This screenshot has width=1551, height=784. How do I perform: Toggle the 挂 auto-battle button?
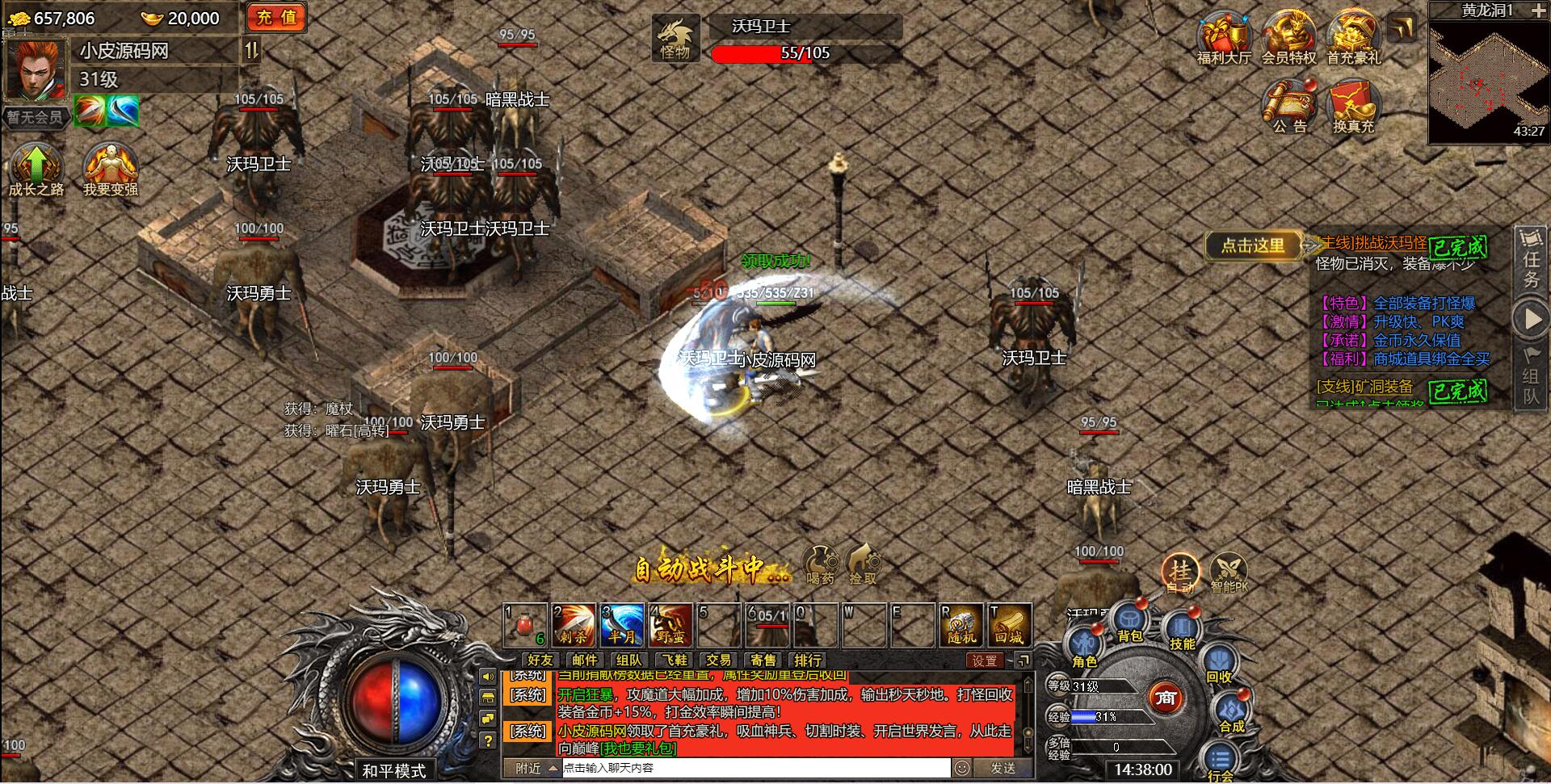tap(1181, 572)
